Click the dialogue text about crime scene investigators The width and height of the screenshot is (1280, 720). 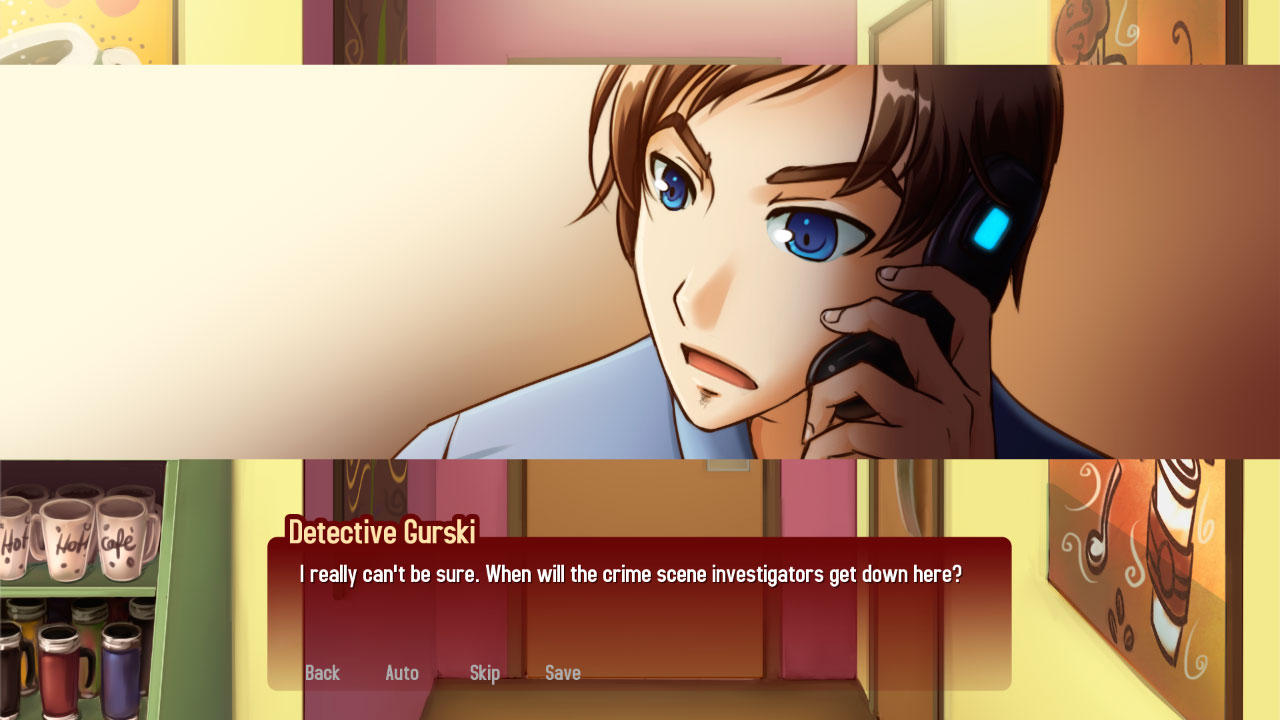(x=628, y=574)
